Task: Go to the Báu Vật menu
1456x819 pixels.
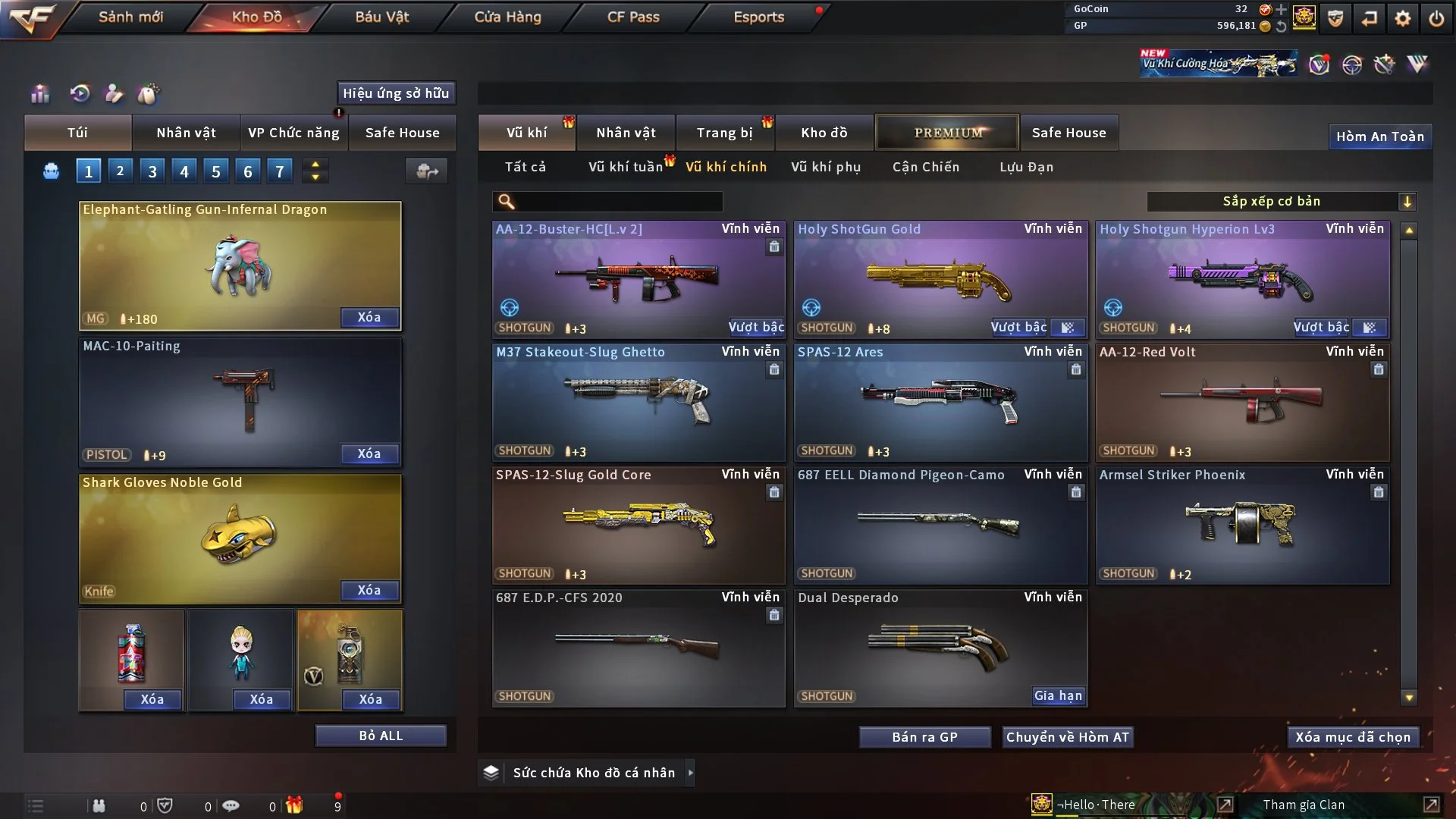Action: point(381,17)
